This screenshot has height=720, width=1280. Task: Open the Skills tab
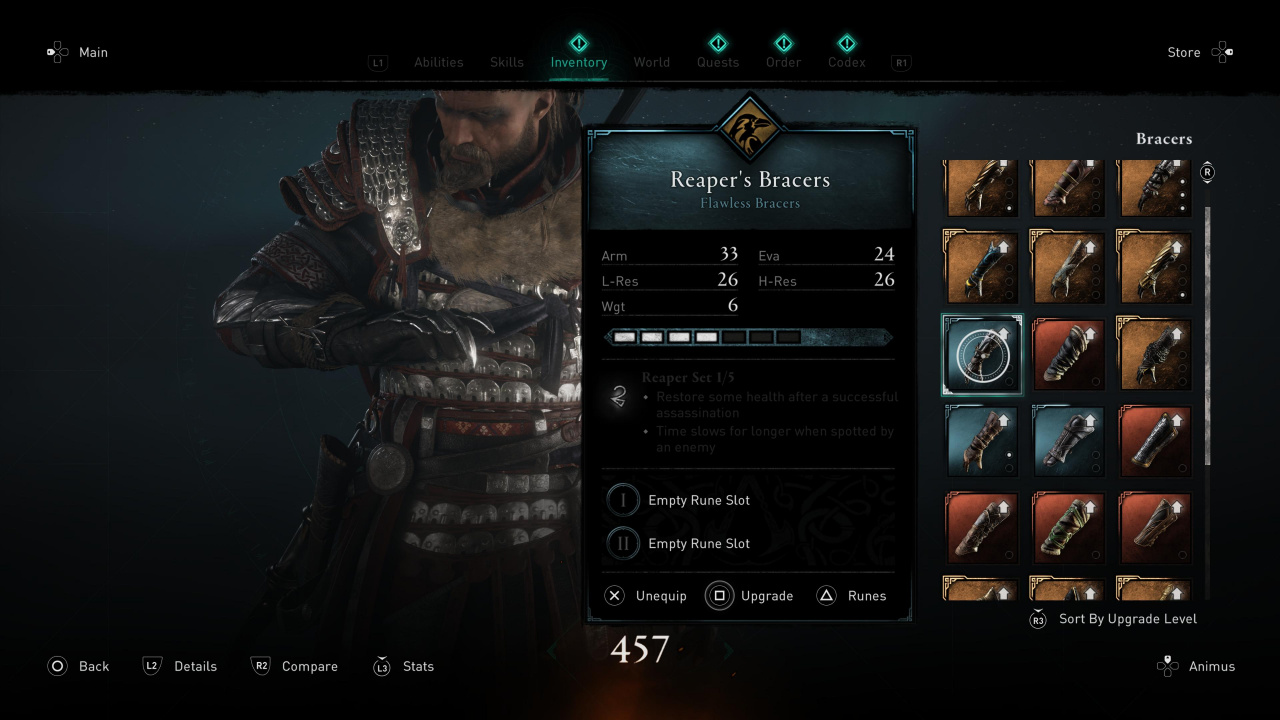point(507,62)
